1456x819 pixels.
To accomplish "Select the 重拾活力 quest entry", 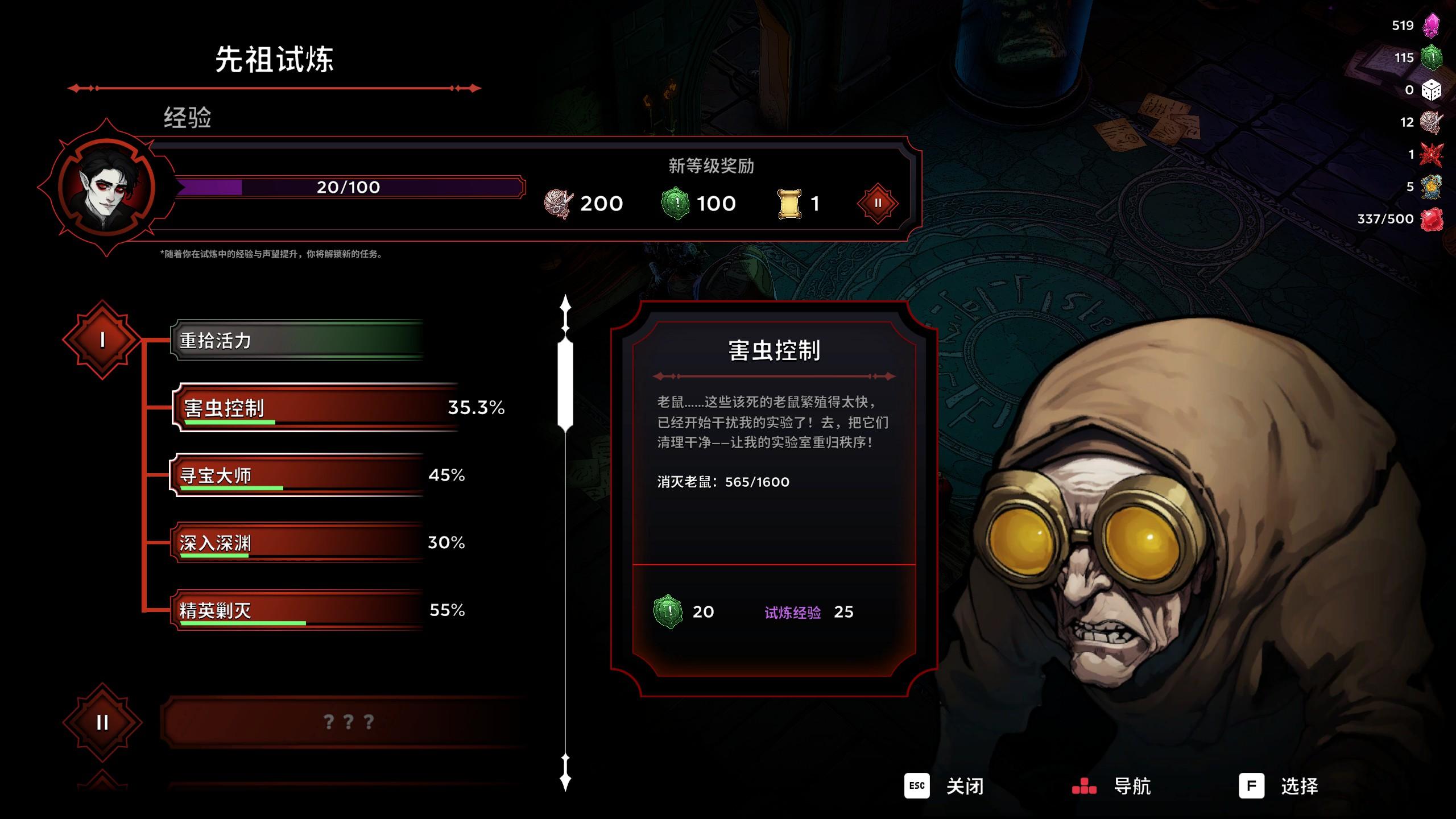I will 297,340.
